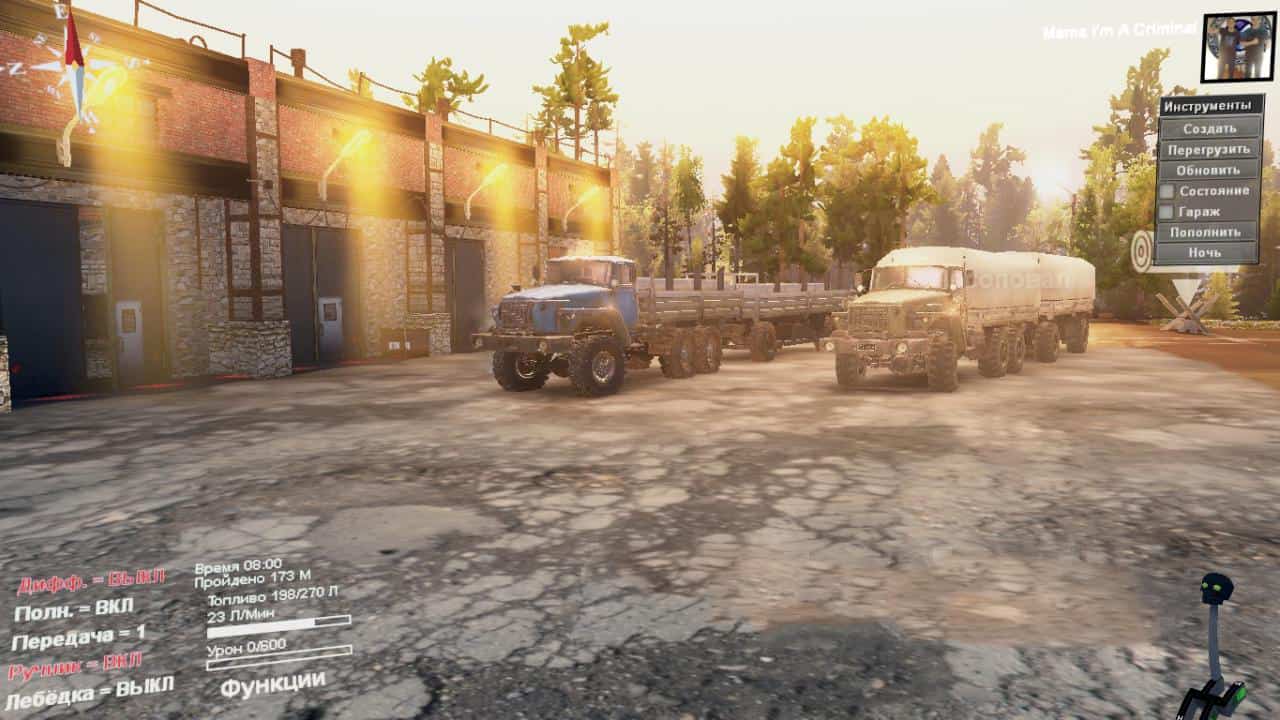Viewport: 1280px width, 720px height.
Task: Click the Создать button in tools panel
Action: click(x=1209, y=129)
